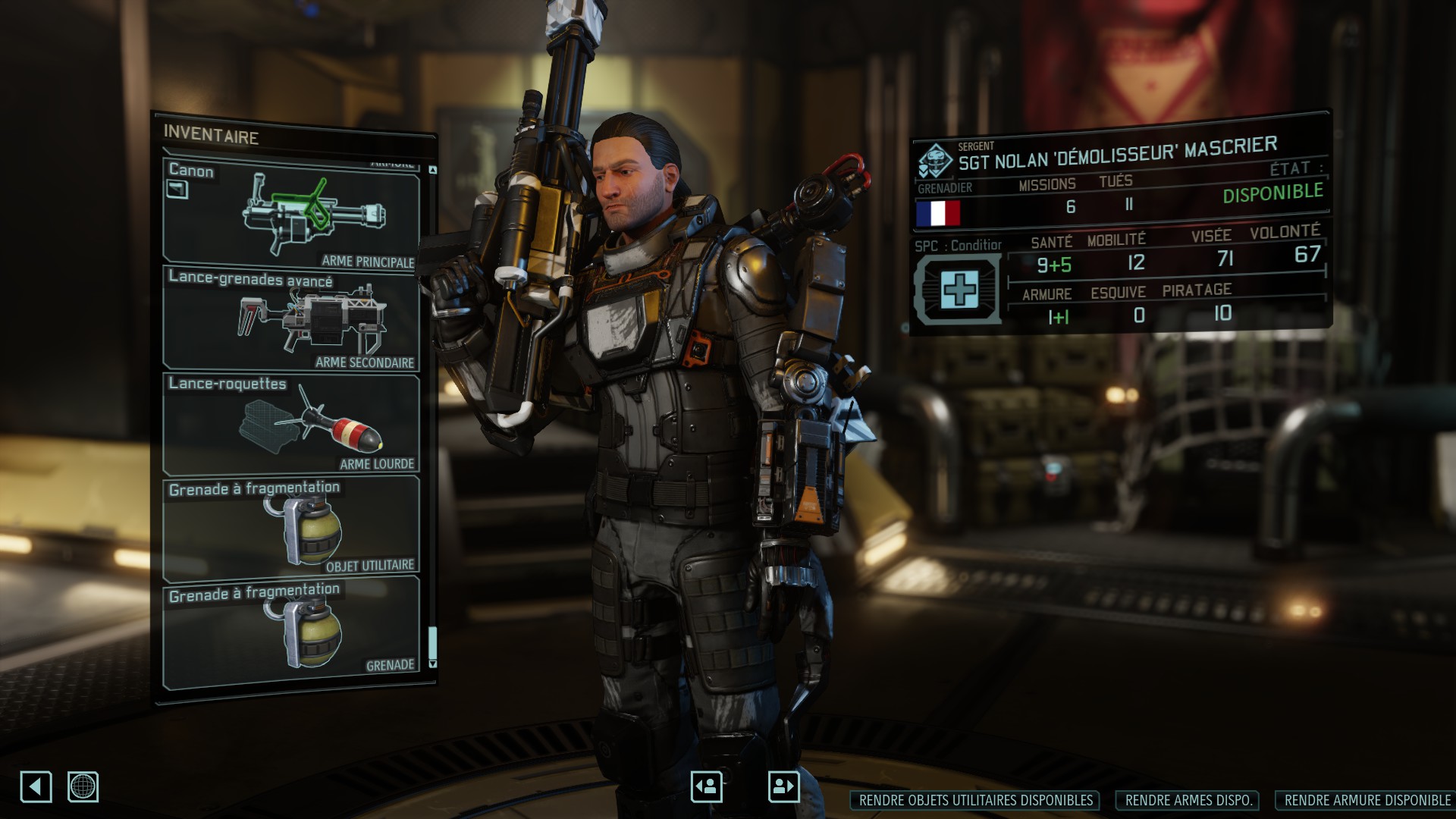Click Rendre objets utilitaires disponibles
Screen dimensions: 1456x819
click(976, 800)
